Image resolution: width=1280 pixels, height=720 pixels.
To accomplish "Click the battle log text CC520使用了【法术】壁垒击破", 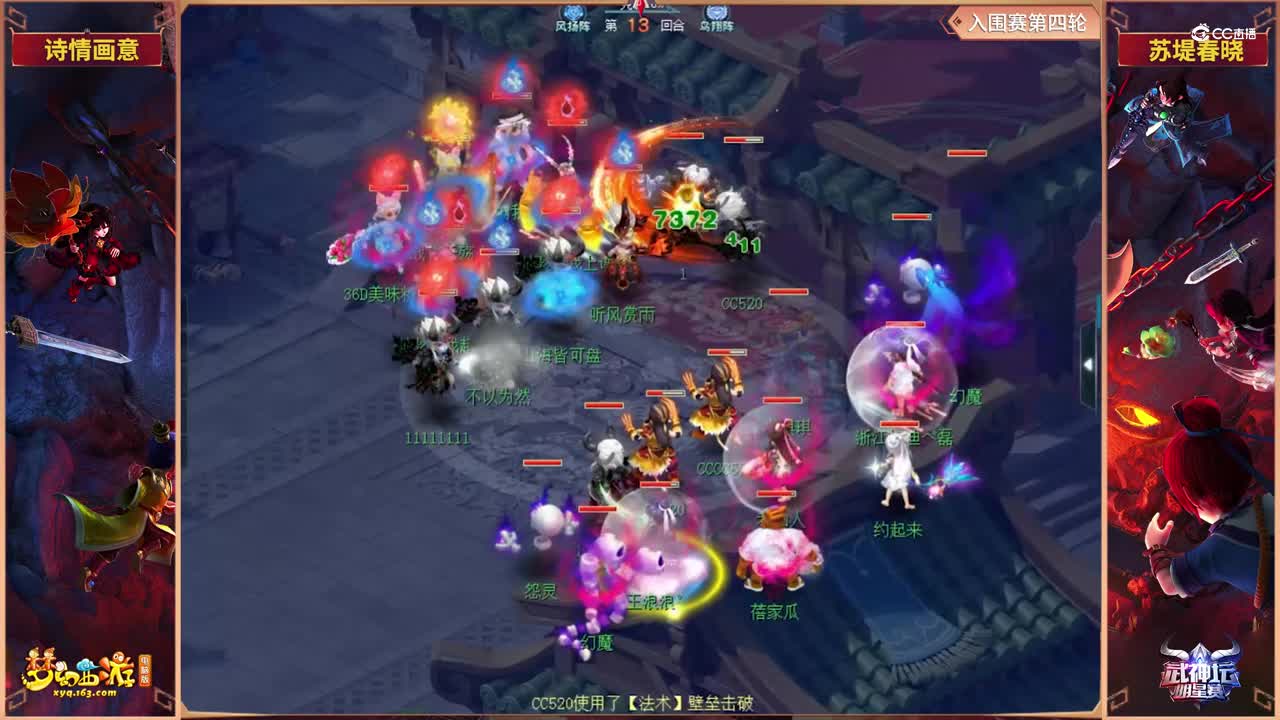I will point(640,704).
